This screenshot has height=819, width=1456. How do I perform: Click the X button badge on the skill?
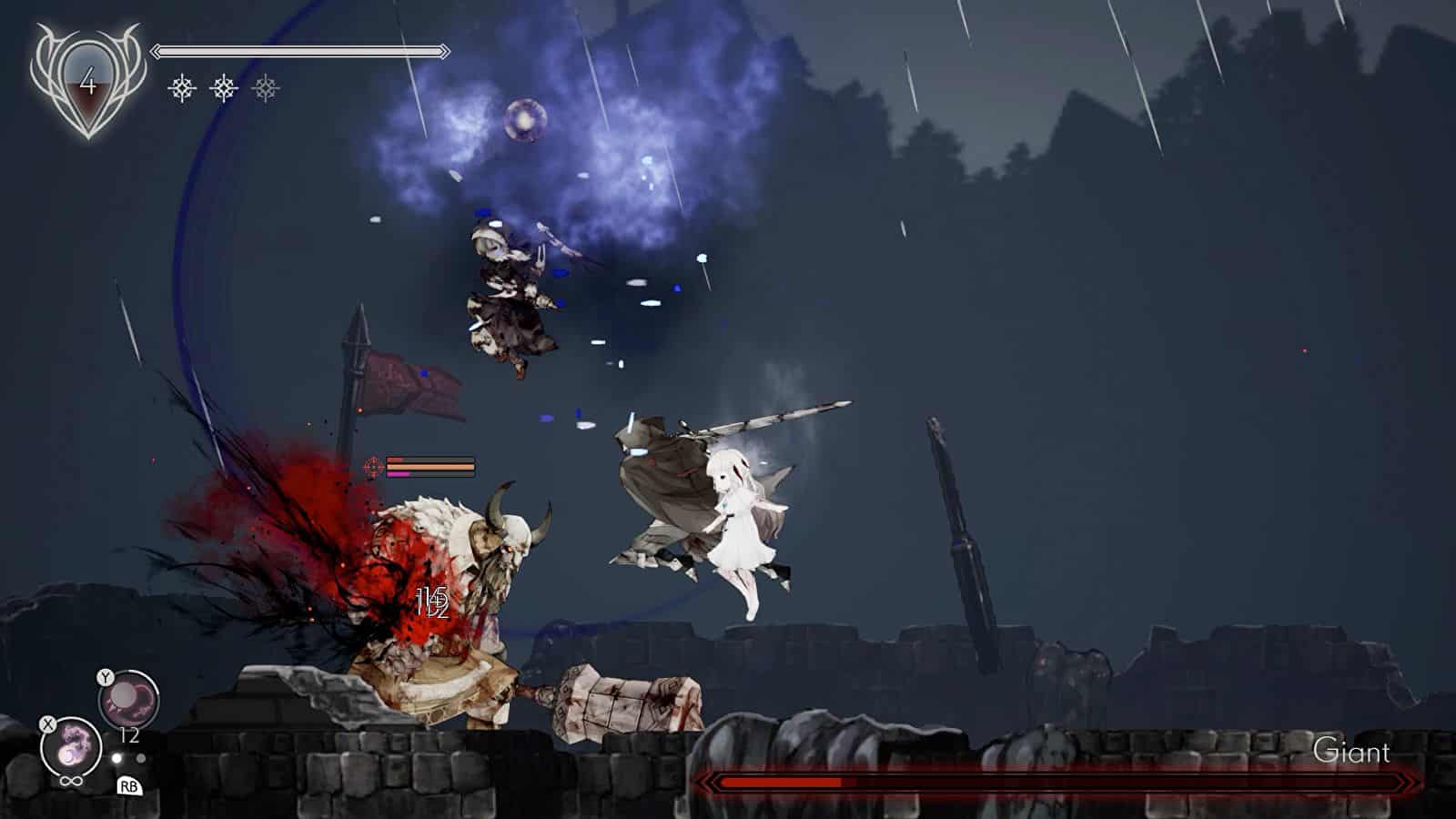[x=47, y=723]
